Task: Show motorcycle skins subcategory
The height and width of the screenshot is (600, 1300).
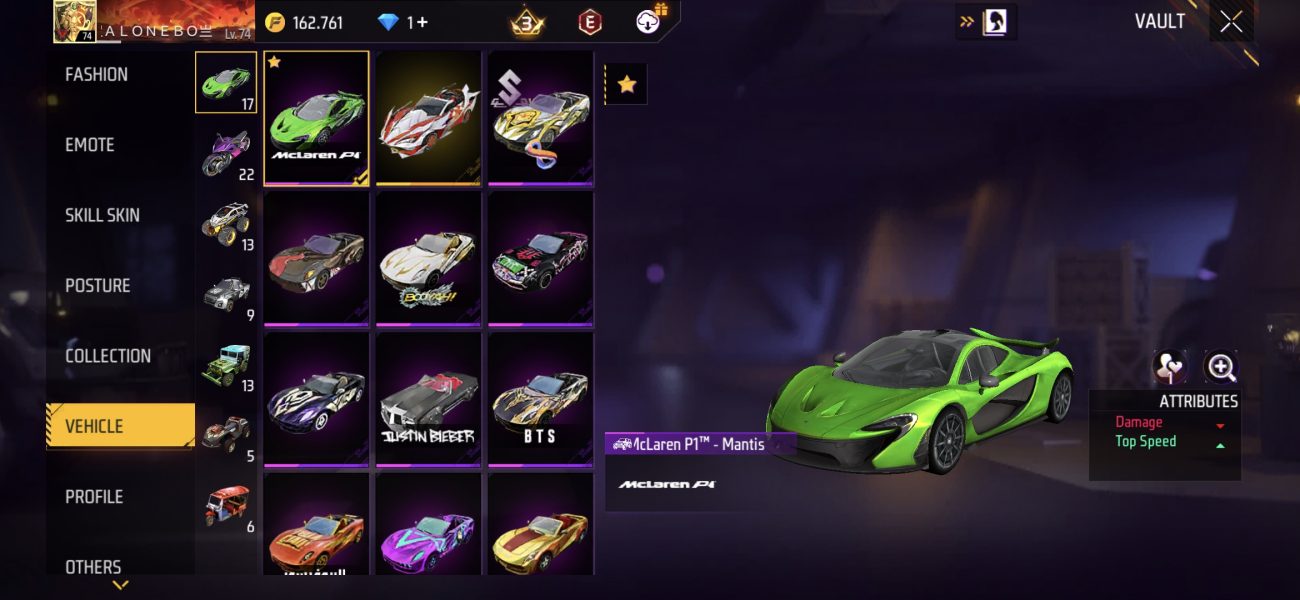Action: (x=226, y=154)
